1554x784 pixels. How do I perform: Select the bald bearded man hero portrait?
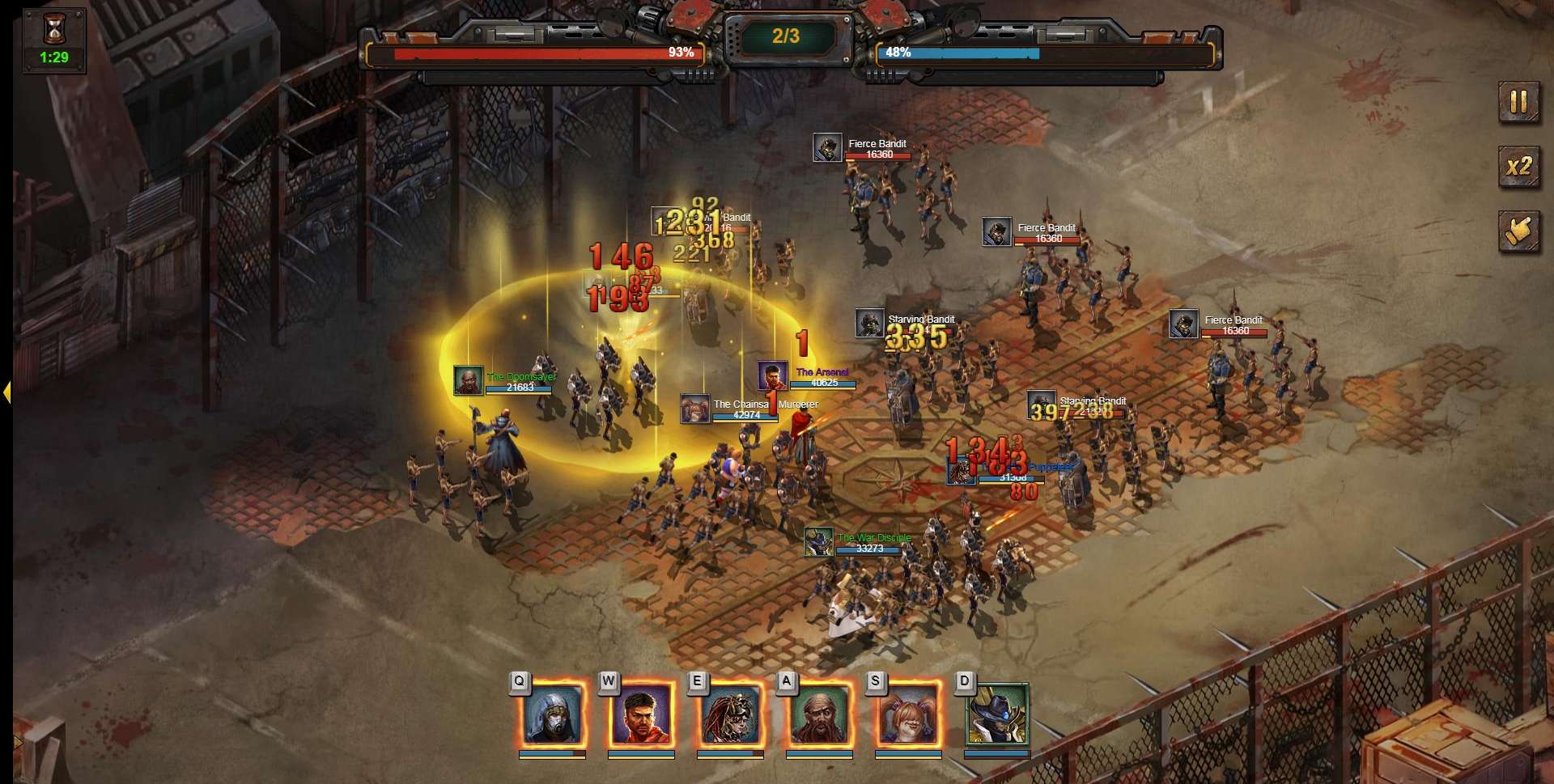point(819,714)
